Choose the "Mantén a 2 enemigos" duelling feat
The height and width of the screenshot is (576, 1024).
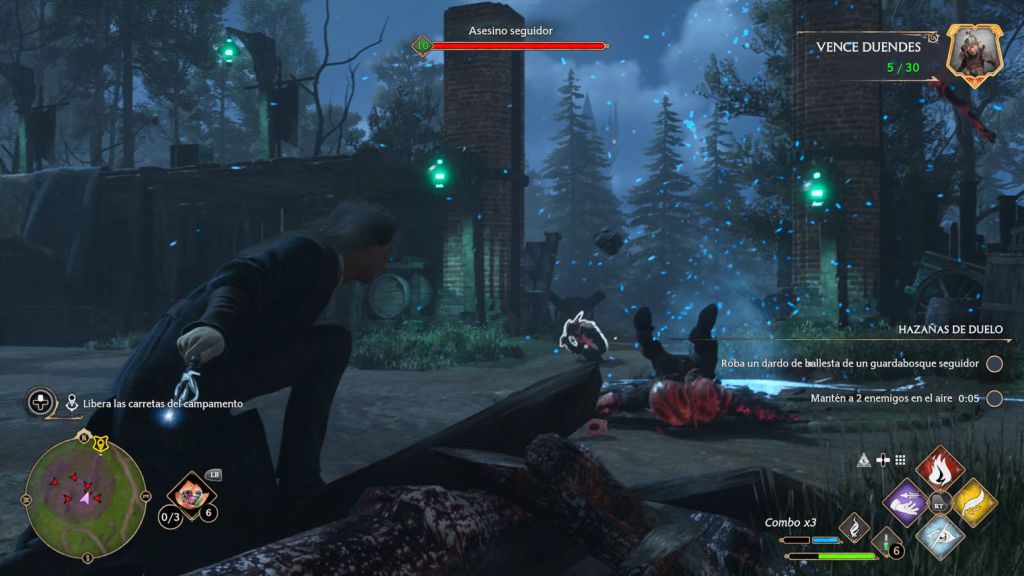pyautogui.click(x=880, y=398)
